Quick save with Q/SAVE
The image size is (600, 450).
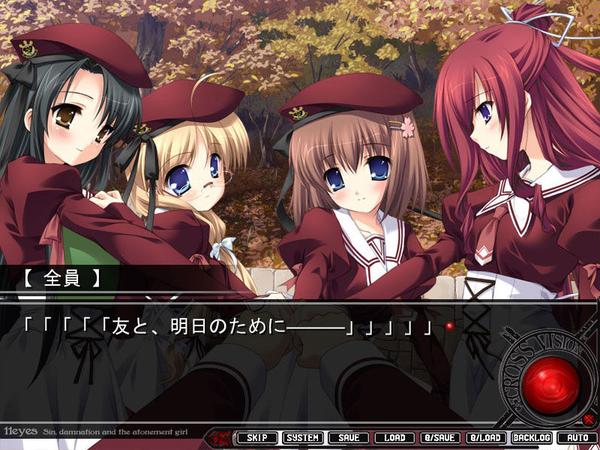pos(439,438)
